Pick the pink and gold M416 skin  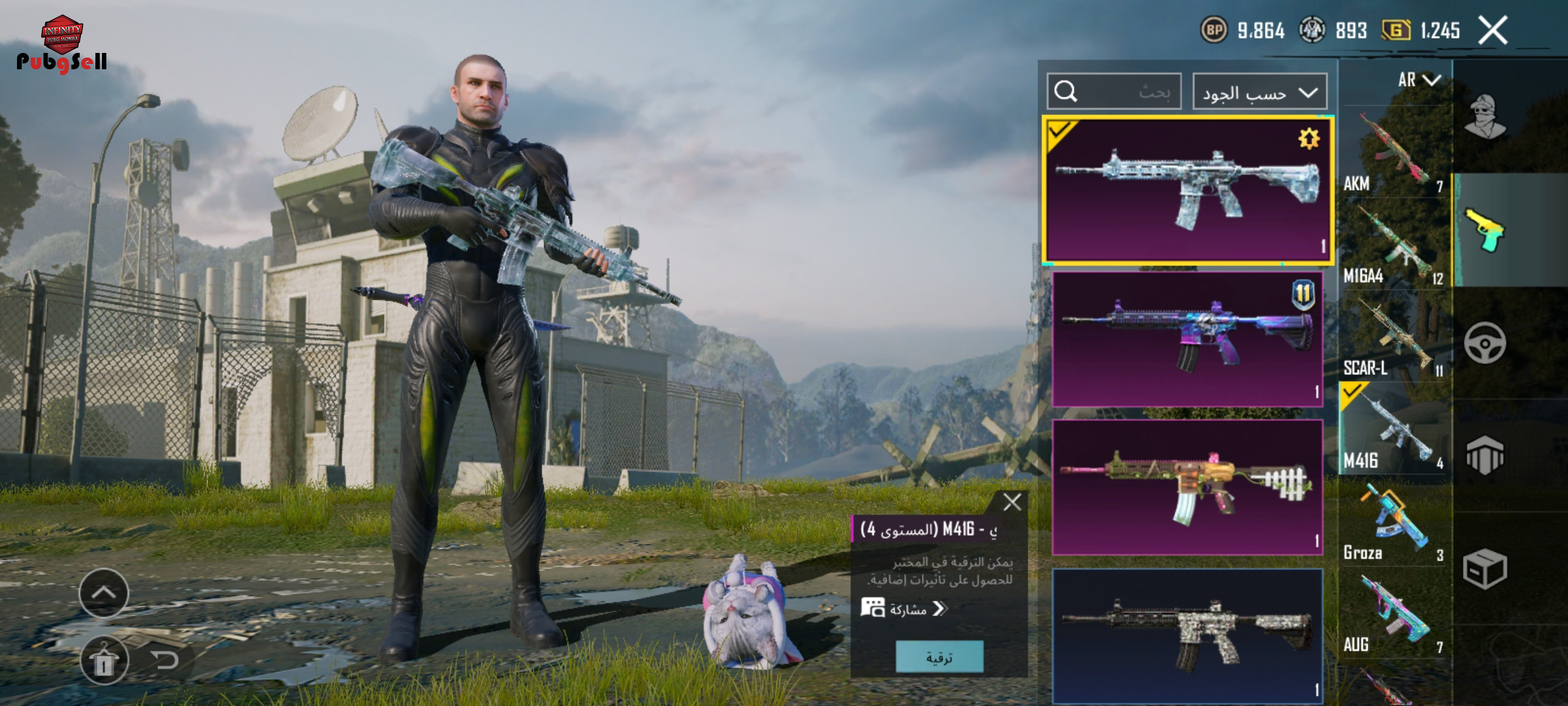(x=1186, y=487)
